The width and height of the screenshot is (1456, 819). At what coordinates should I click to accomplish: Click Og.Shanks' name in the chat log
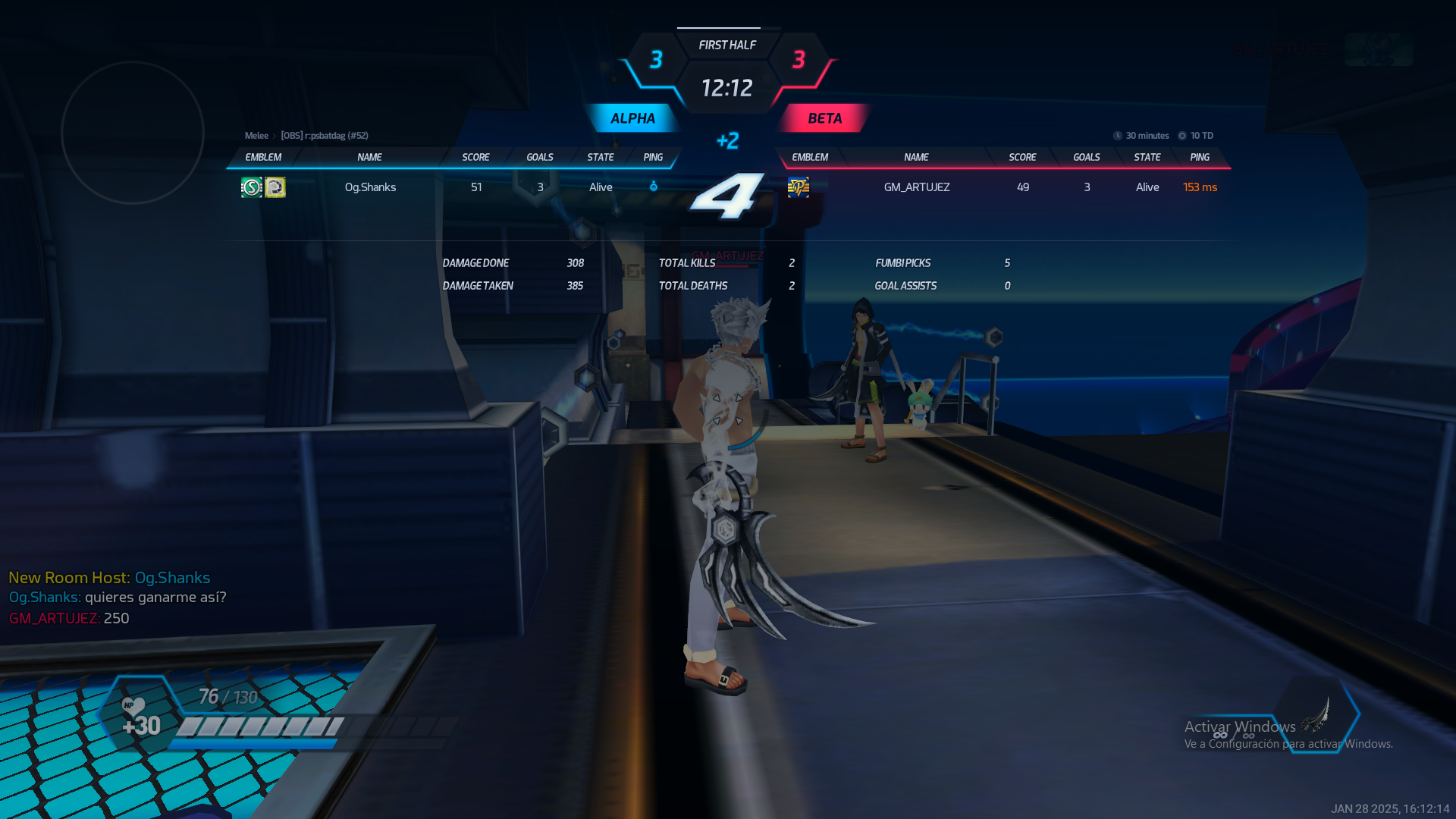(44, 598)
